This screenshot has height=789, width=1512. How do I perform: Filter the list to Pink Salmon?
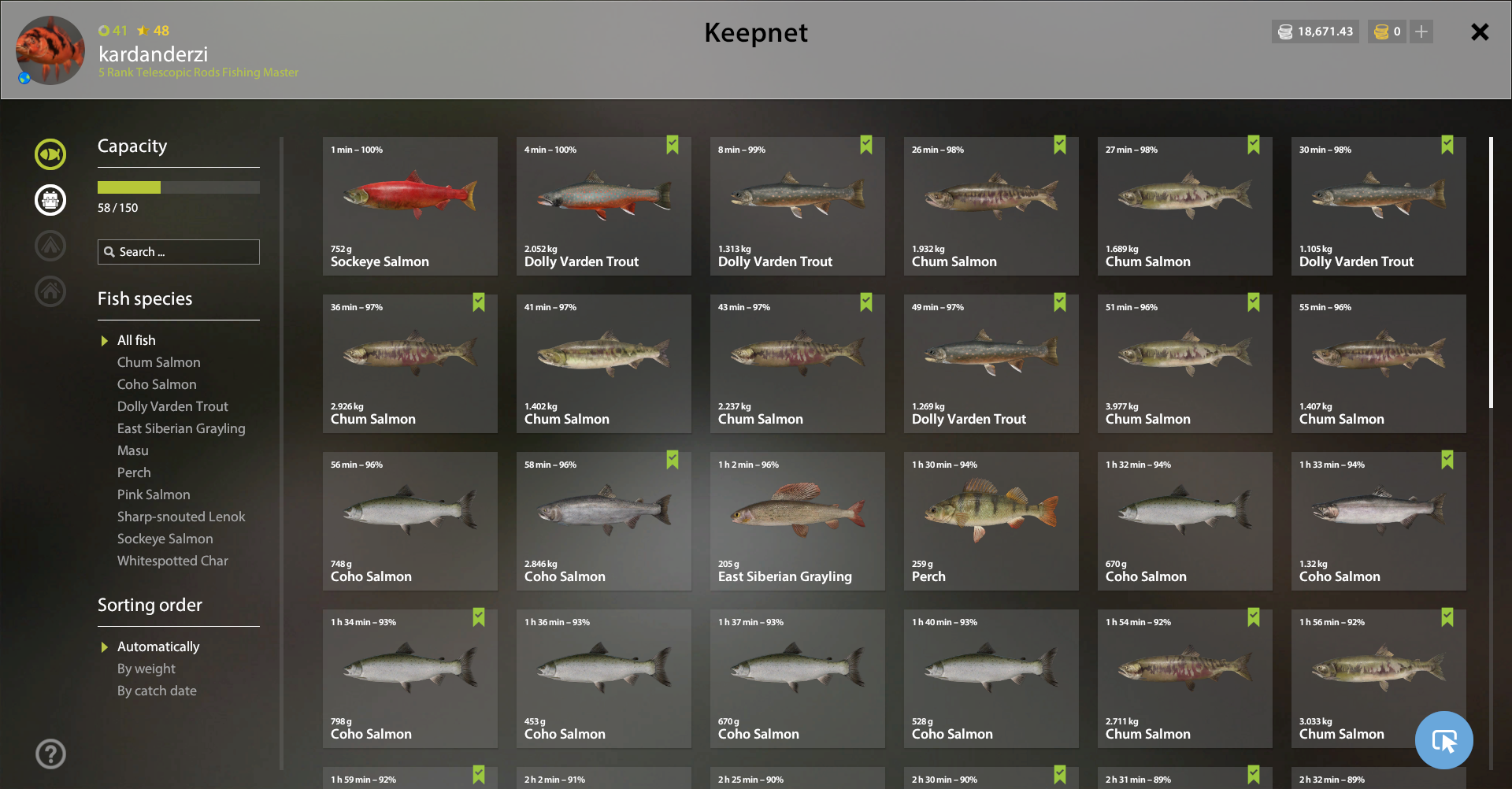154,495
